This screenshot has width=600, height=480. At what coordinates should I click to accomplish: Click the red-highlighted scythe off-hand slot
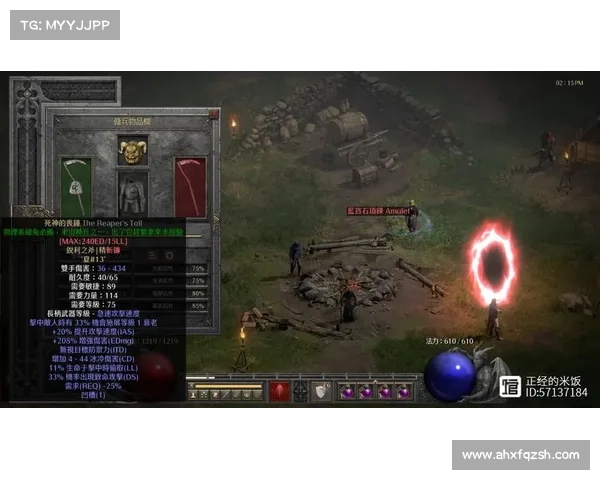[190, 188]
